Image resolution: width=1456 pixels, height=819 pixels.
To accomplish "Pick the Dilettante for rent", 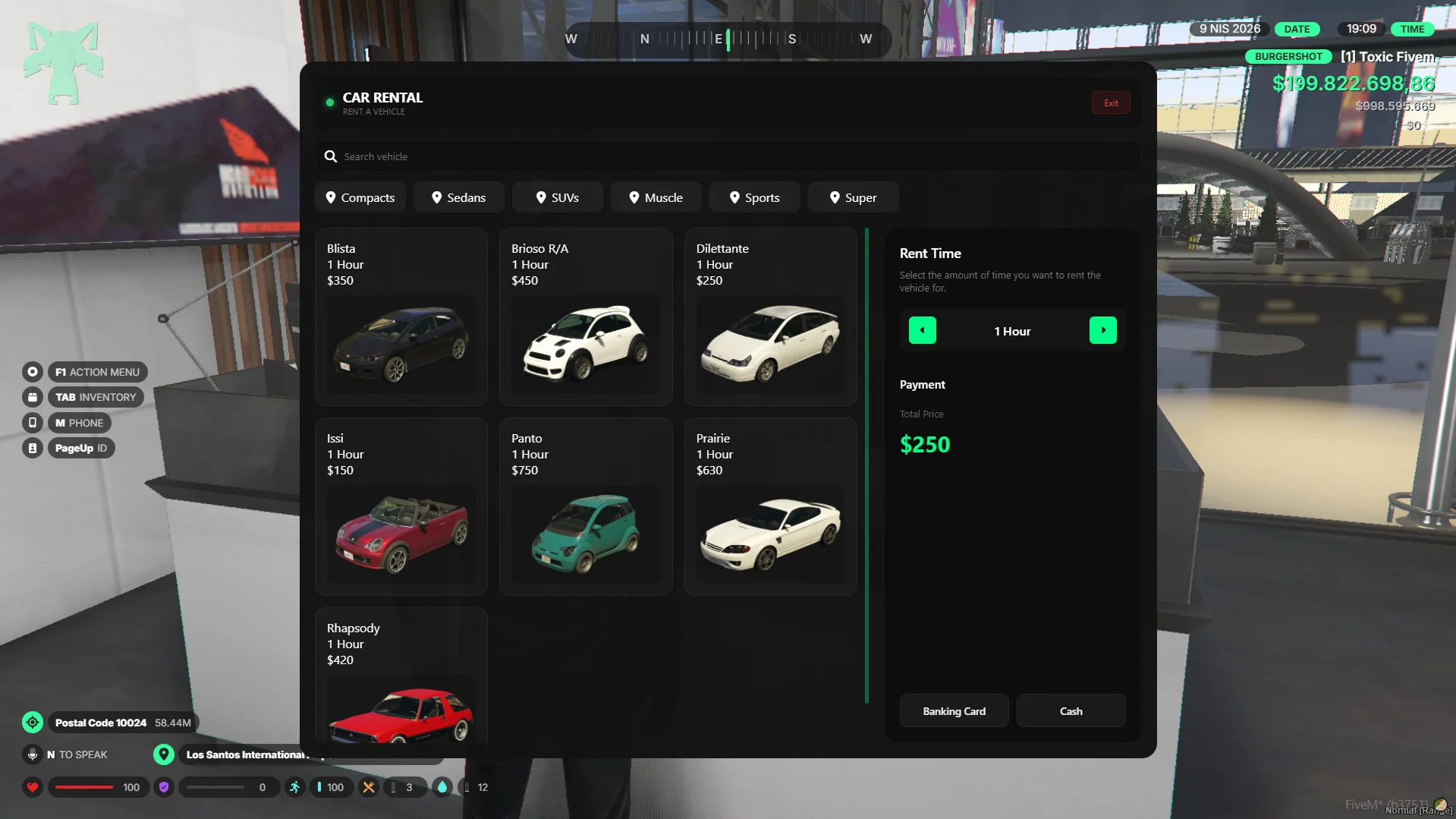I will coord(770,317).
